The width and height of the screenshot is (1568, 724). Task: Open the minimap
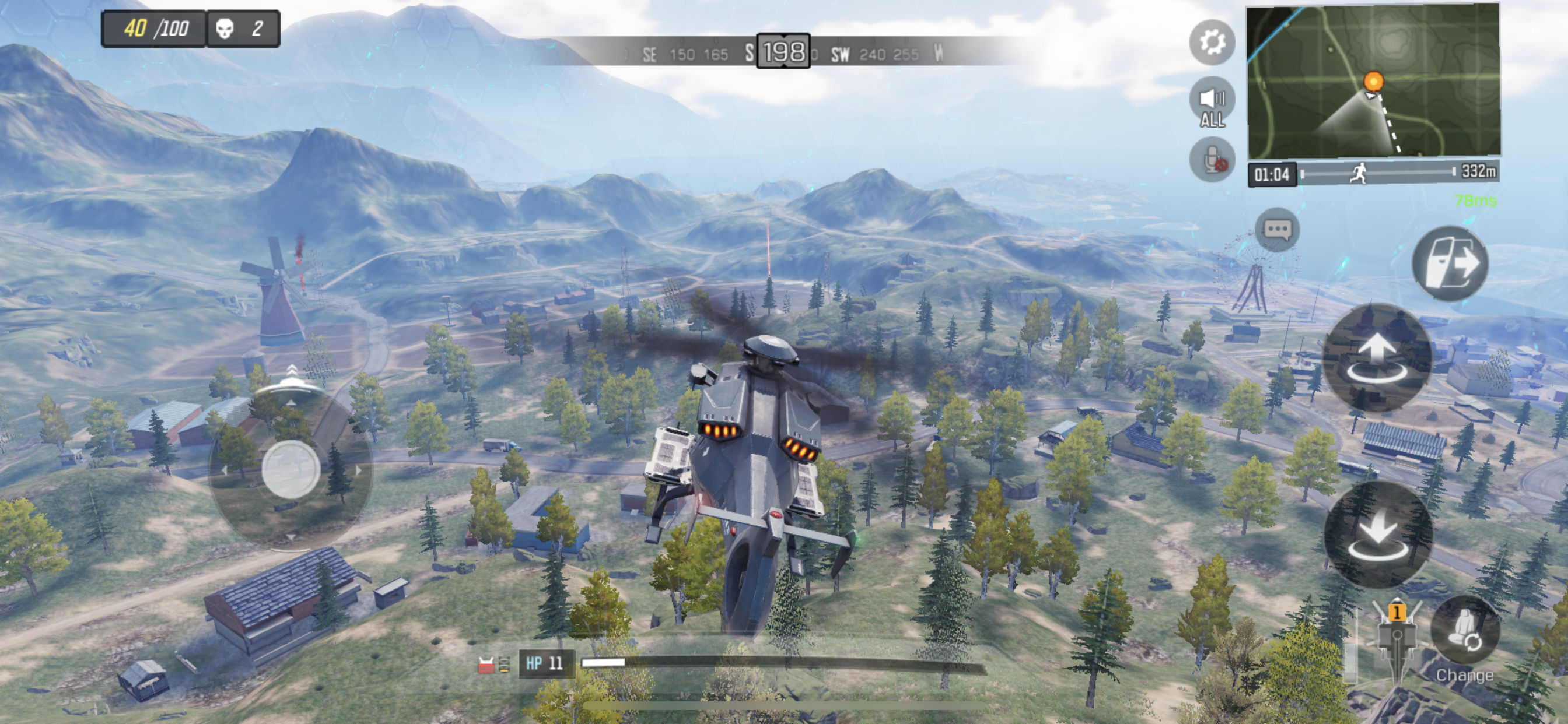tap(1373, 82)
